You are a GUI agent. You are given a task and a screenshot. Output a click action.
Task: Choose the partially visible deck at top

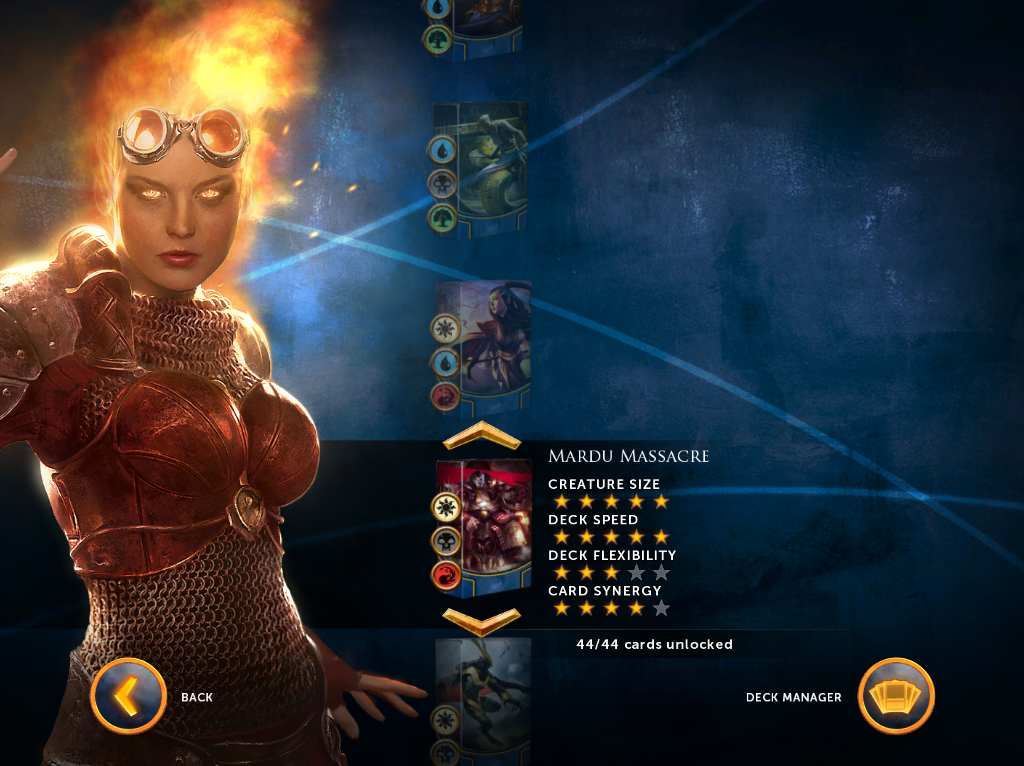point(480,27)
